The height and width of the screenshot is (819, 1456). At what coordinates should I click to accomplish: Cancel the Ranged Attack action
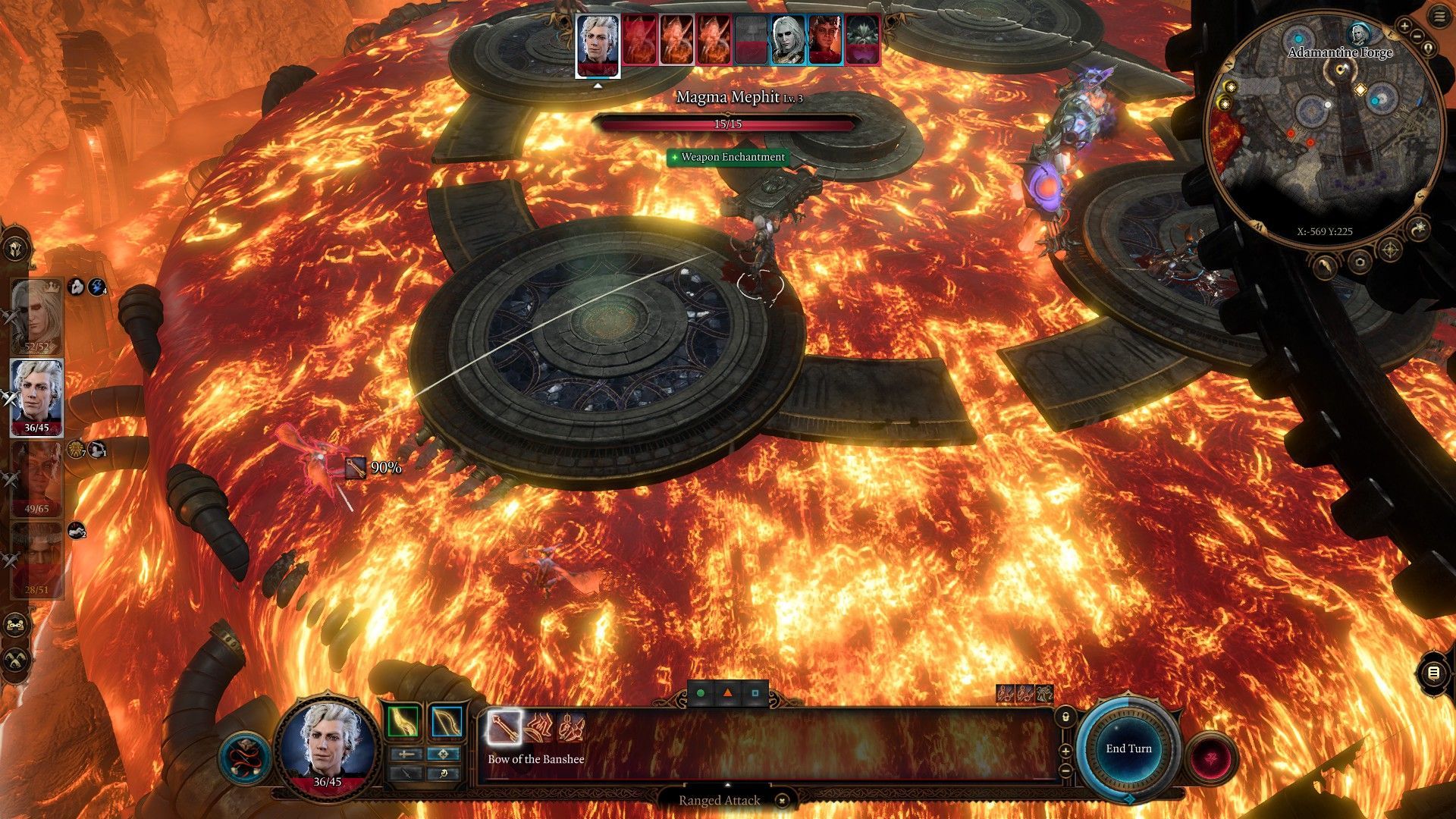pos(783,800)
